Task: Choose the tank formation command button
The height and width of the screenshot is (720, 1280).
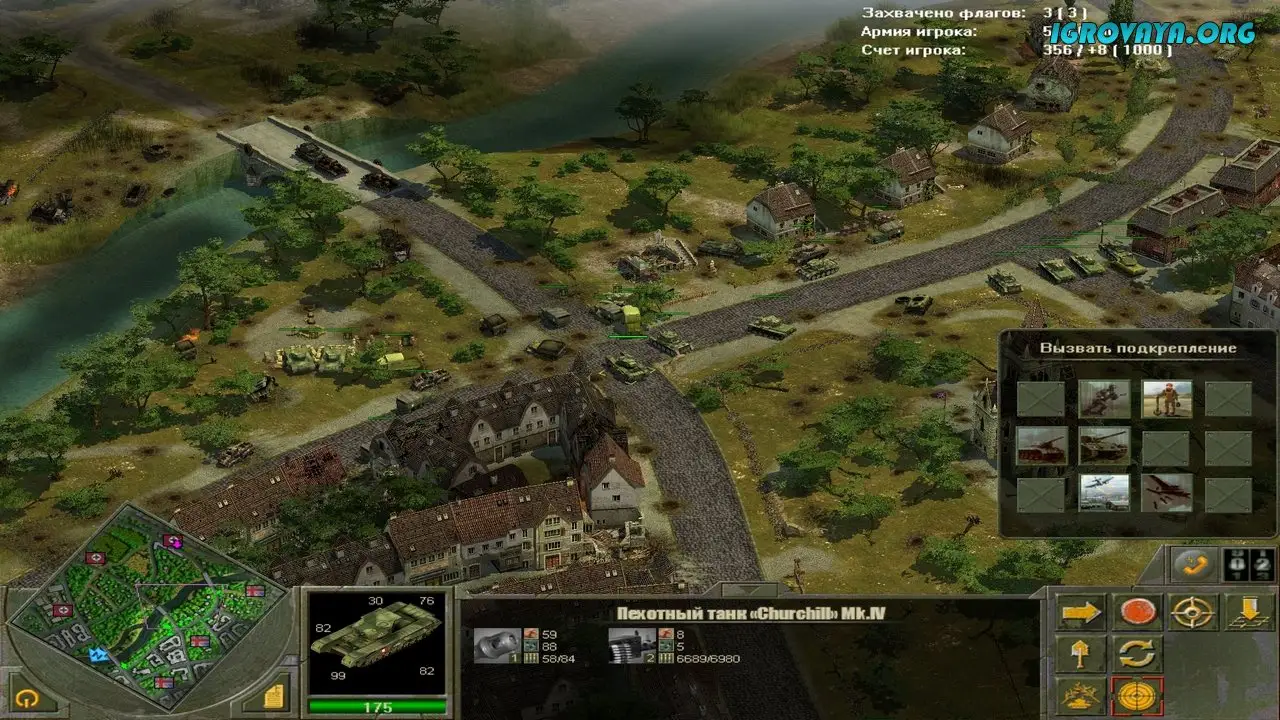Action: [1080, 696]
